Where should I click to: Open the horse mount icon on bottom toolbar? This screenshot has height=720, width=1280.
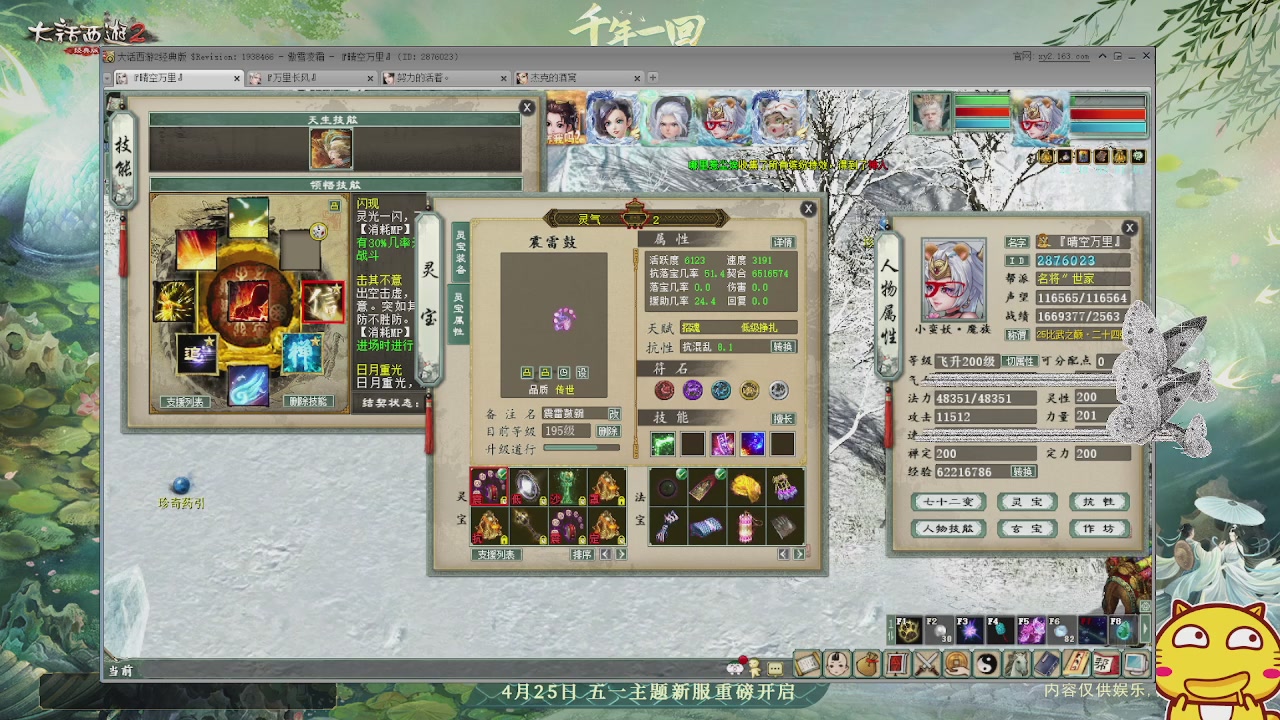(x=1016, y=664)
